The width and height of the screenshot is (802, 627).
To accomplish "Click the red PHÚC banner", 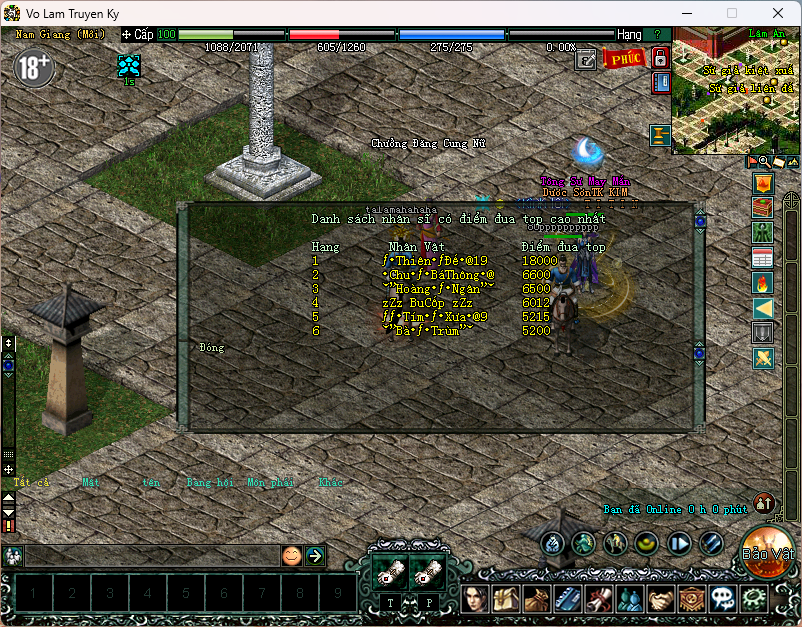I will pyautogui.click(x=624, y=58).
